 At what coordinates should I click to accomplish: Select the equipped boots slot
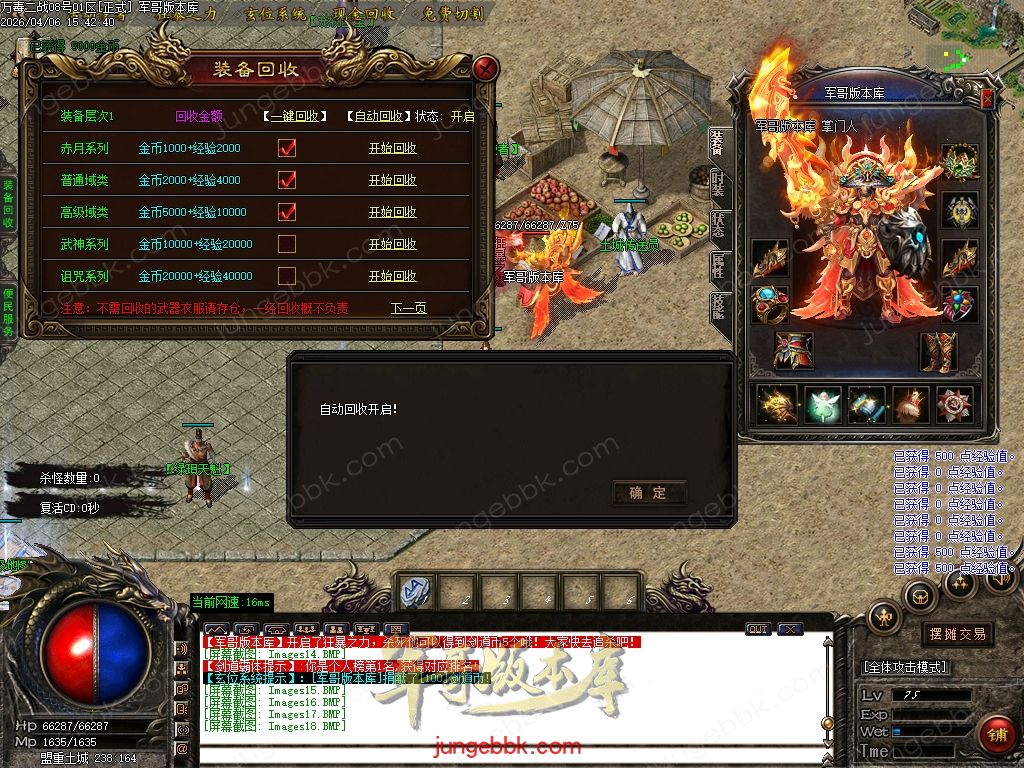(x=938, y=351)
